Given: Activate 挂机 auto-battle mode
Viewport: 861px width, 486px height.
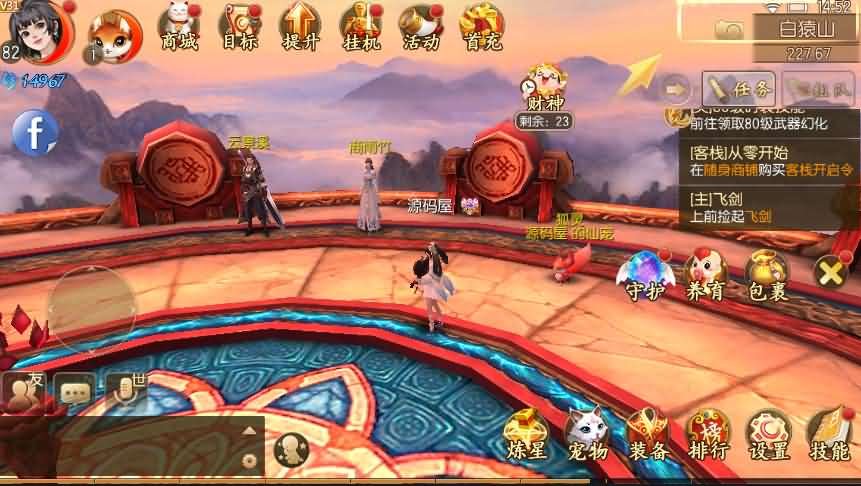Looking at the screenshot, I should (360, 26).
